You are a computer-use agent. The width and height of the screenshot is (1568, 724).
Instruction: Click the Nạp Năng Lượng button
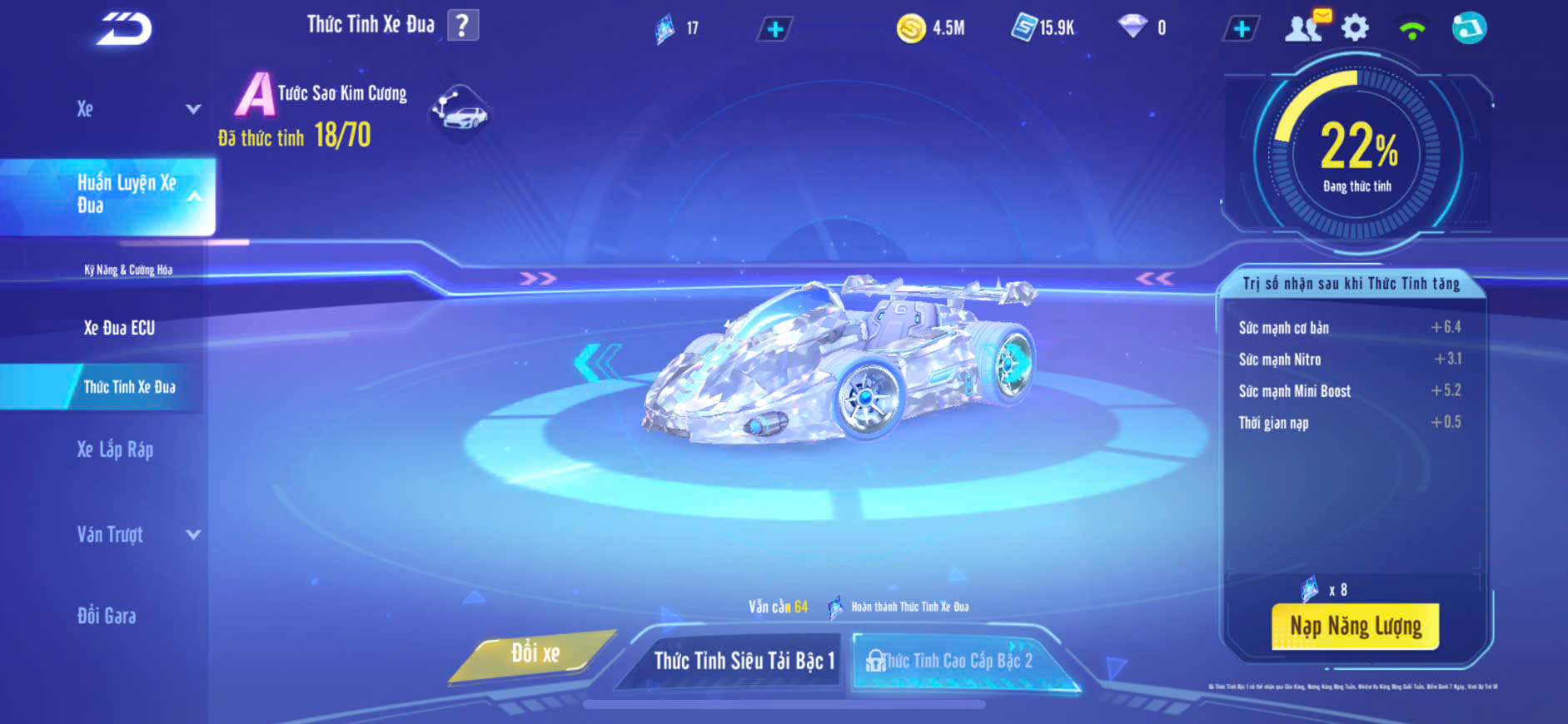(x=1355, y=626)
